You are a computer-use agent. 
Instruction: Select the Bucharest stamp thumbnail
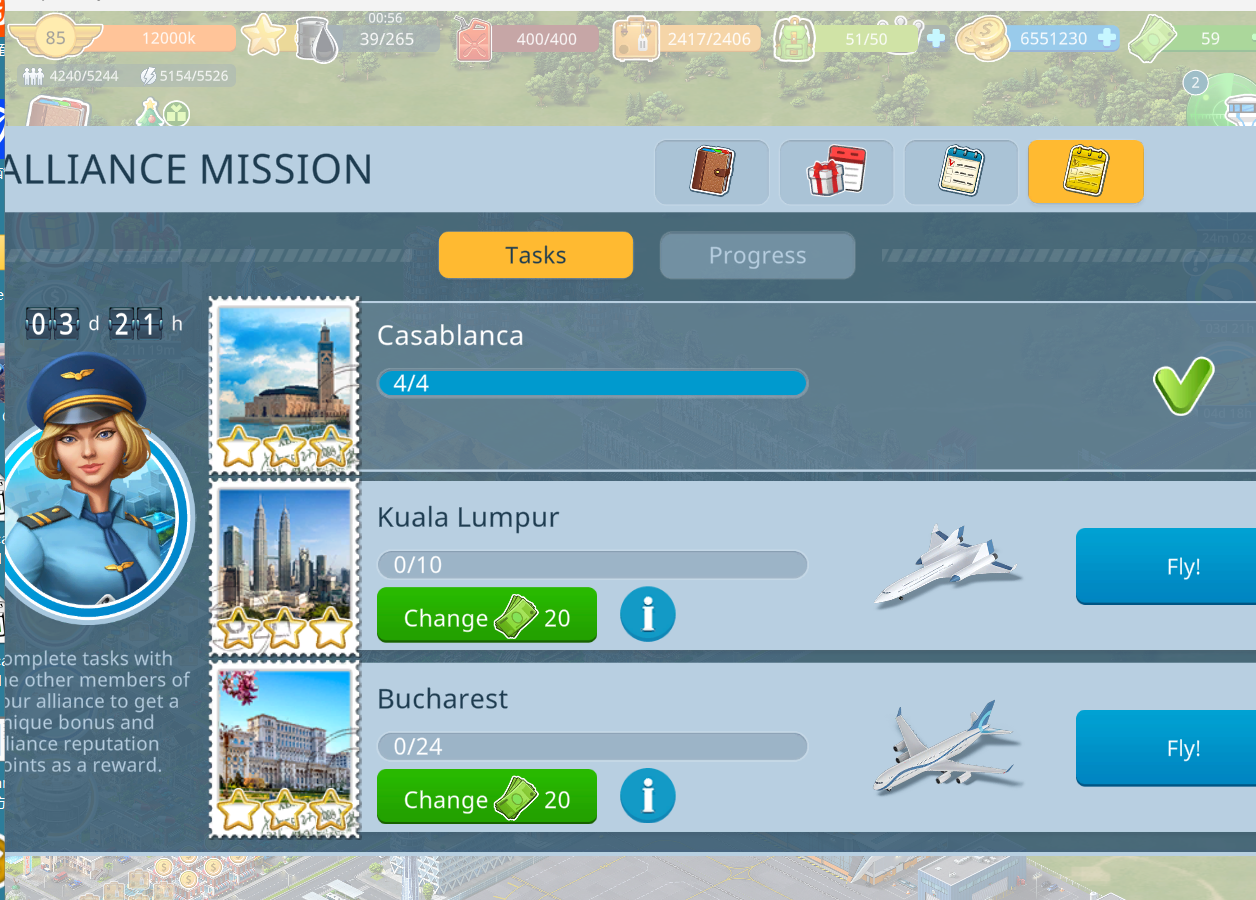coord(284,749)
